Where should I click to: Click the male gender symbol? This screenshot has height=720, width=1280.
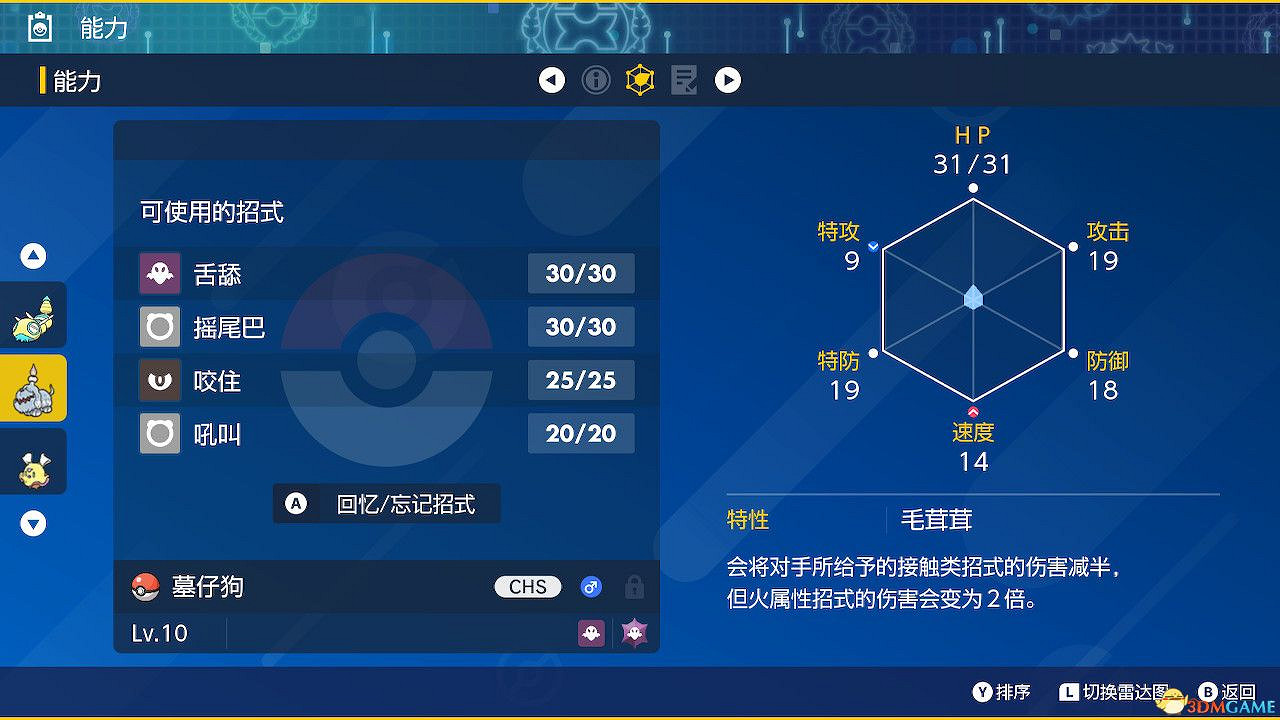click(590, 587)
